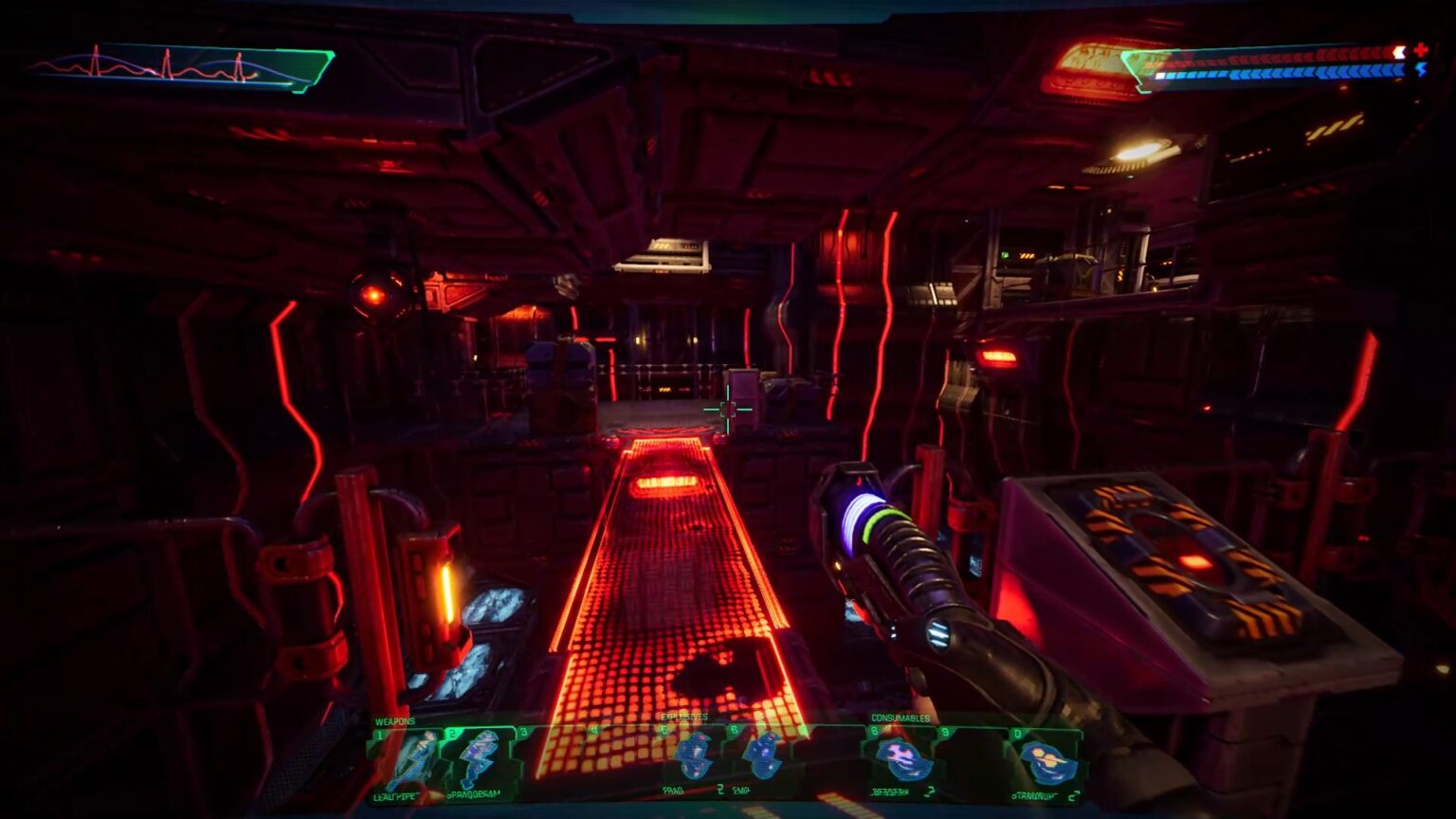Click the green targeting crosshair at screen center

(726, 408)
